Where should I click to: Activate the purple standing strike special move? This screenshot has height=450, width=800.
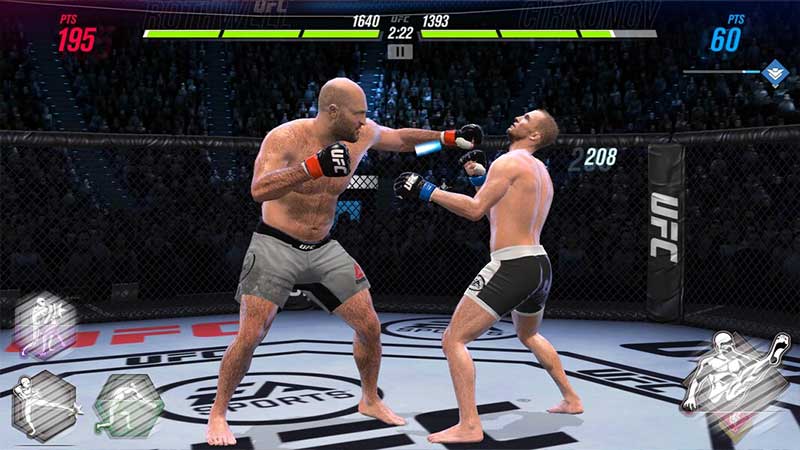(45, 325)
